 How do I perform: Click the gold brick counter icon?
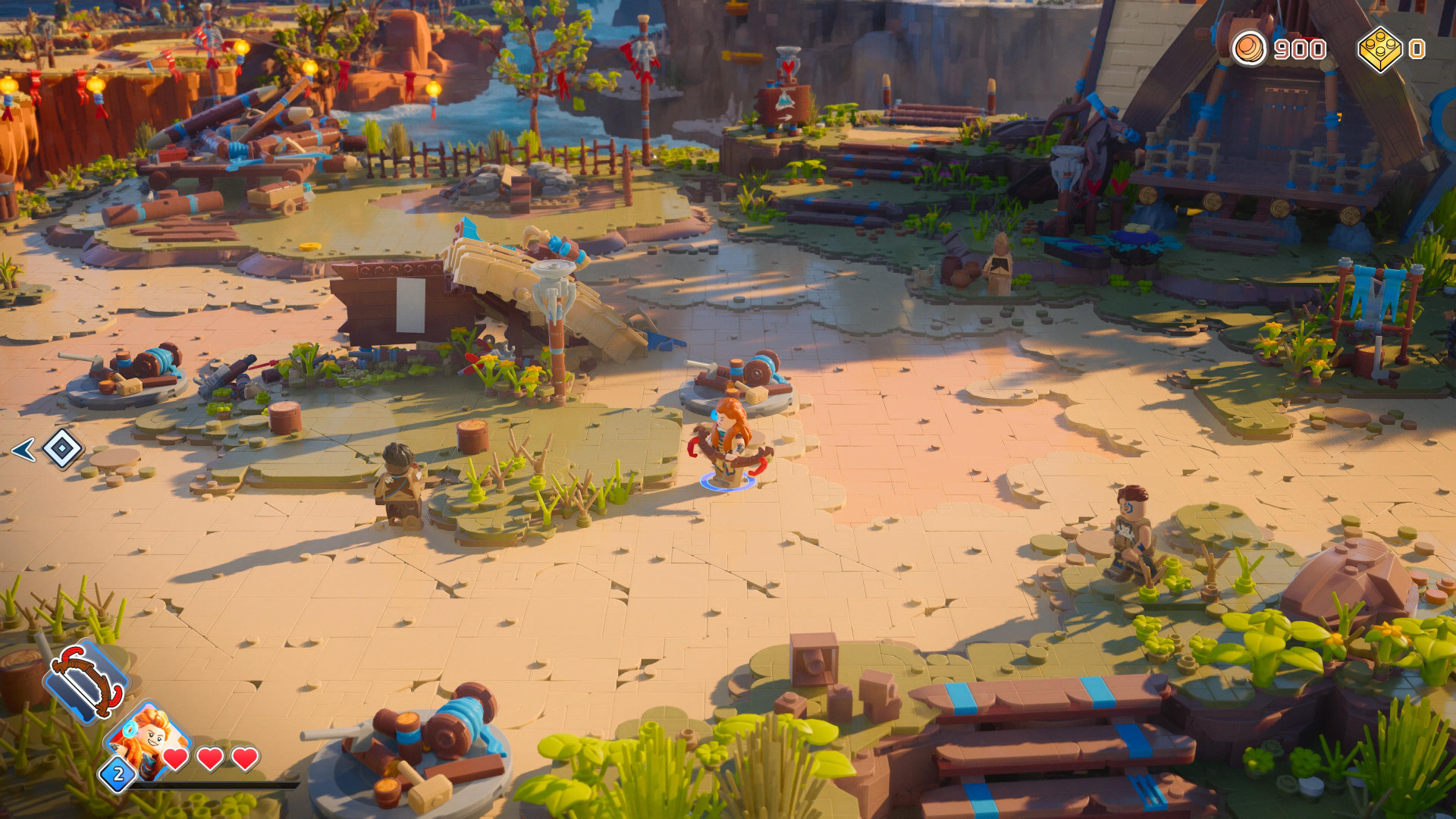(x=1379, y=49)
